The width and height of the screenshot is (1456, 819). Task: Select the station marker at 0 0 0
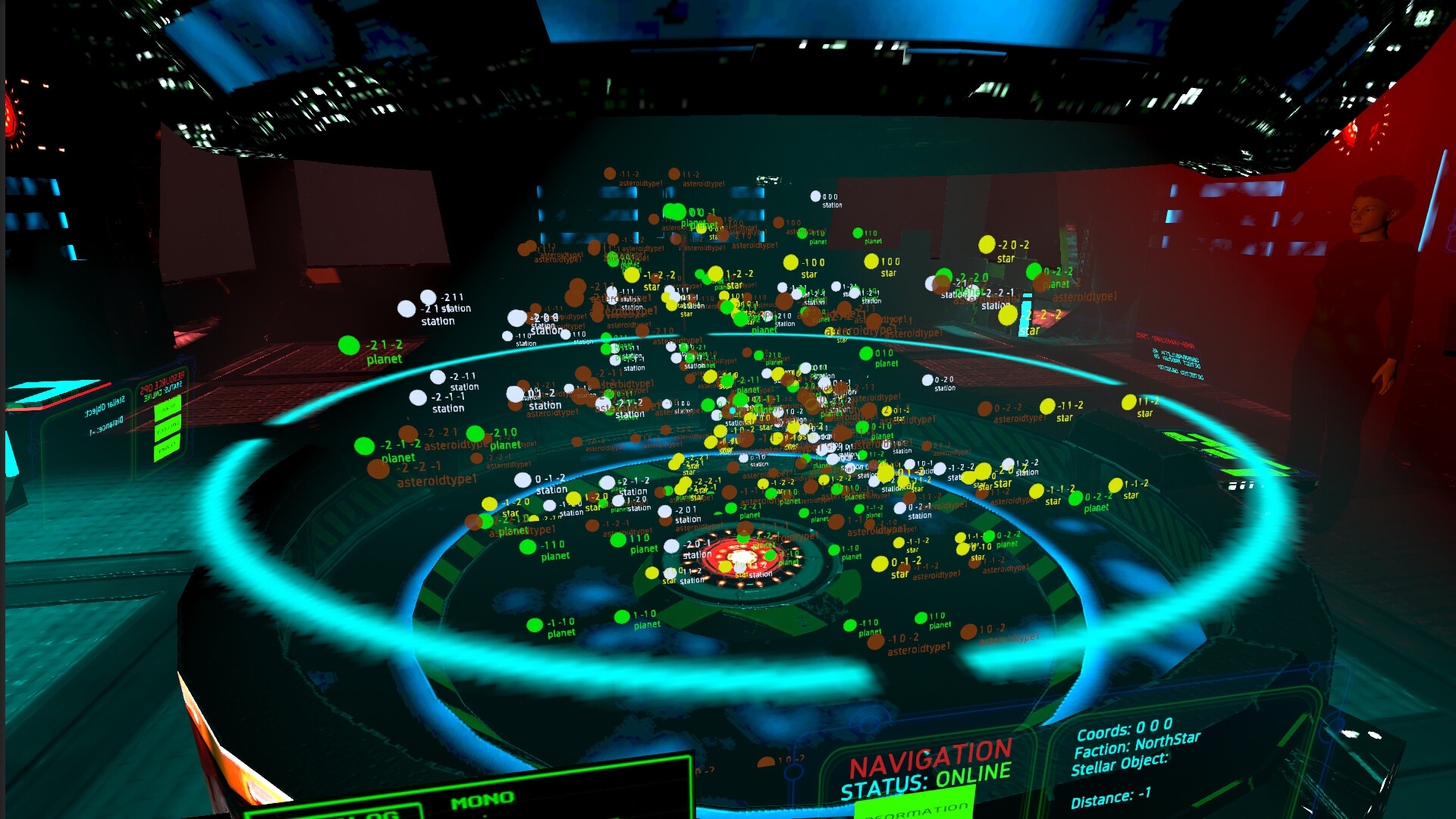coord(817,194)
